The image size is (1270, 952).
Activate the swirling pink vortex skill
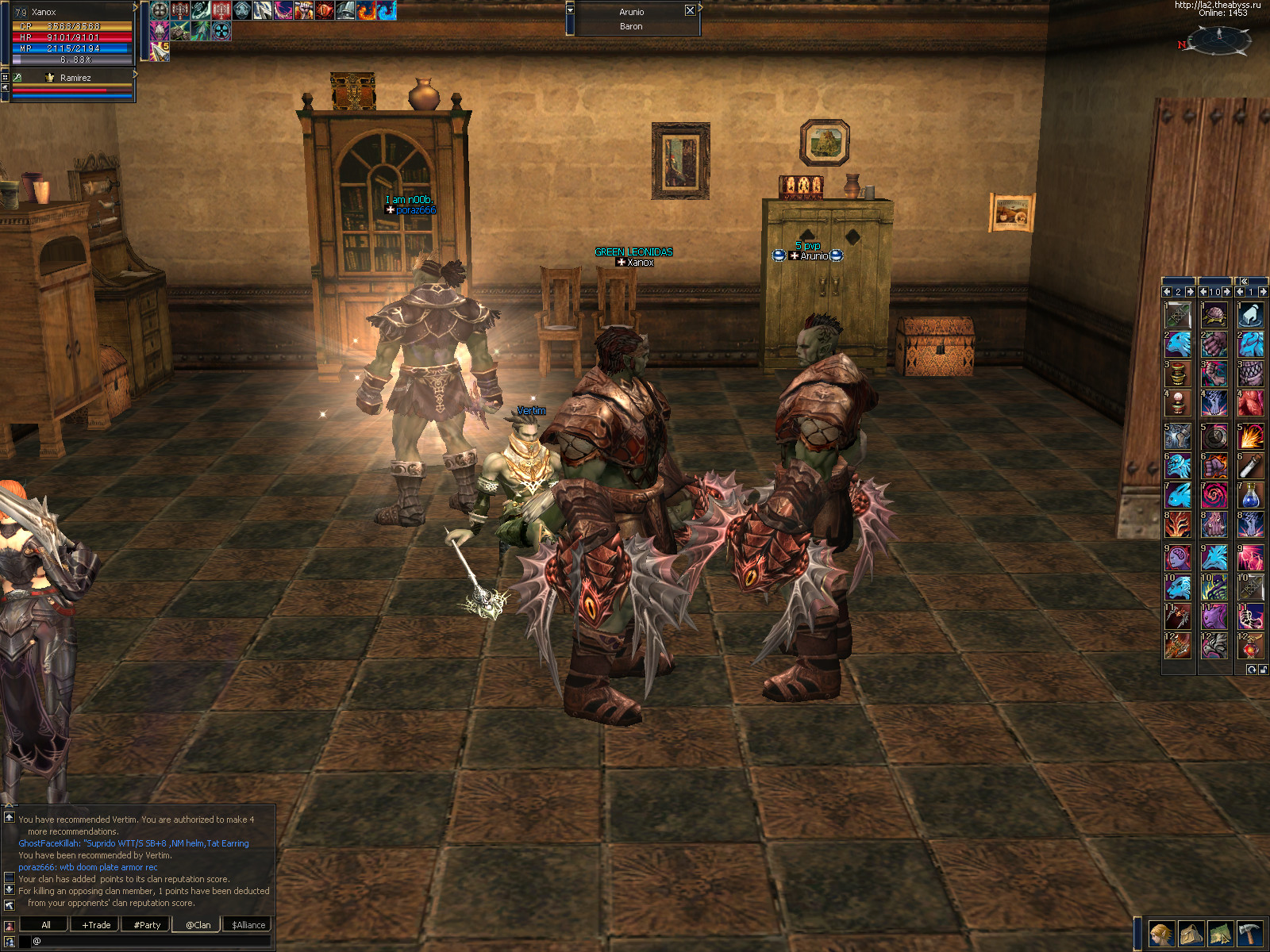point(1214,496)
